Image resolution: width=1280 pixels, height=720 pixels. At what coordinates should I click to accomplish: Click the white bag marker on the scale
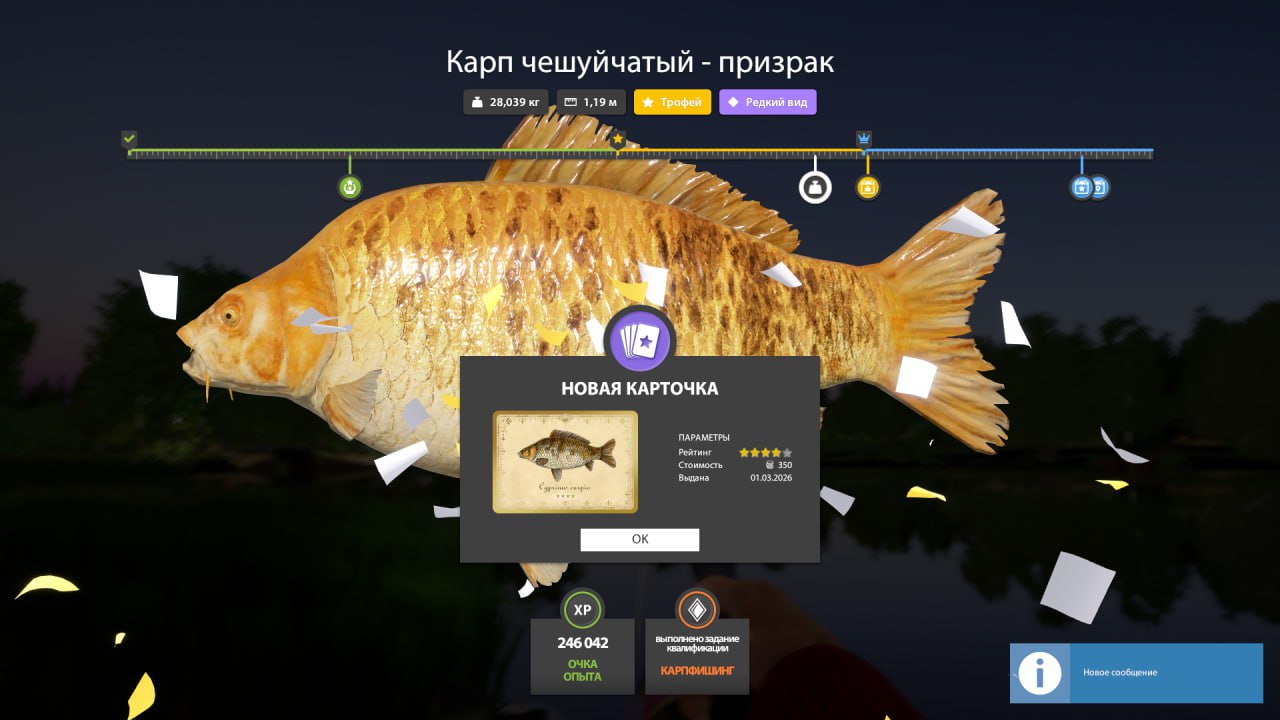(x=816, y=186)
